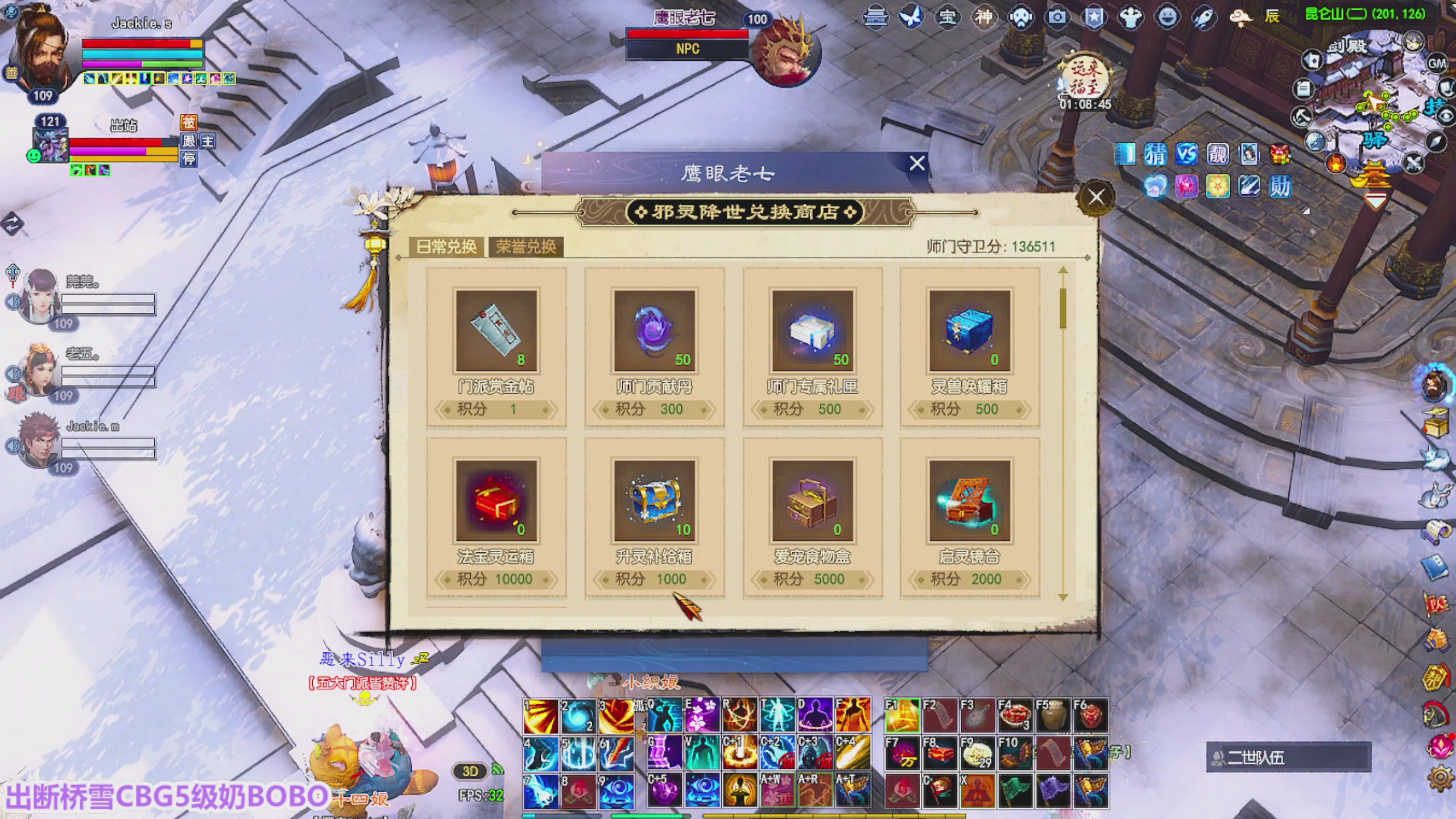This screenshot has width=1456, height=819.
Task: Open the 宝 treasure icon in top toolbar
Action: pos(949,17)
